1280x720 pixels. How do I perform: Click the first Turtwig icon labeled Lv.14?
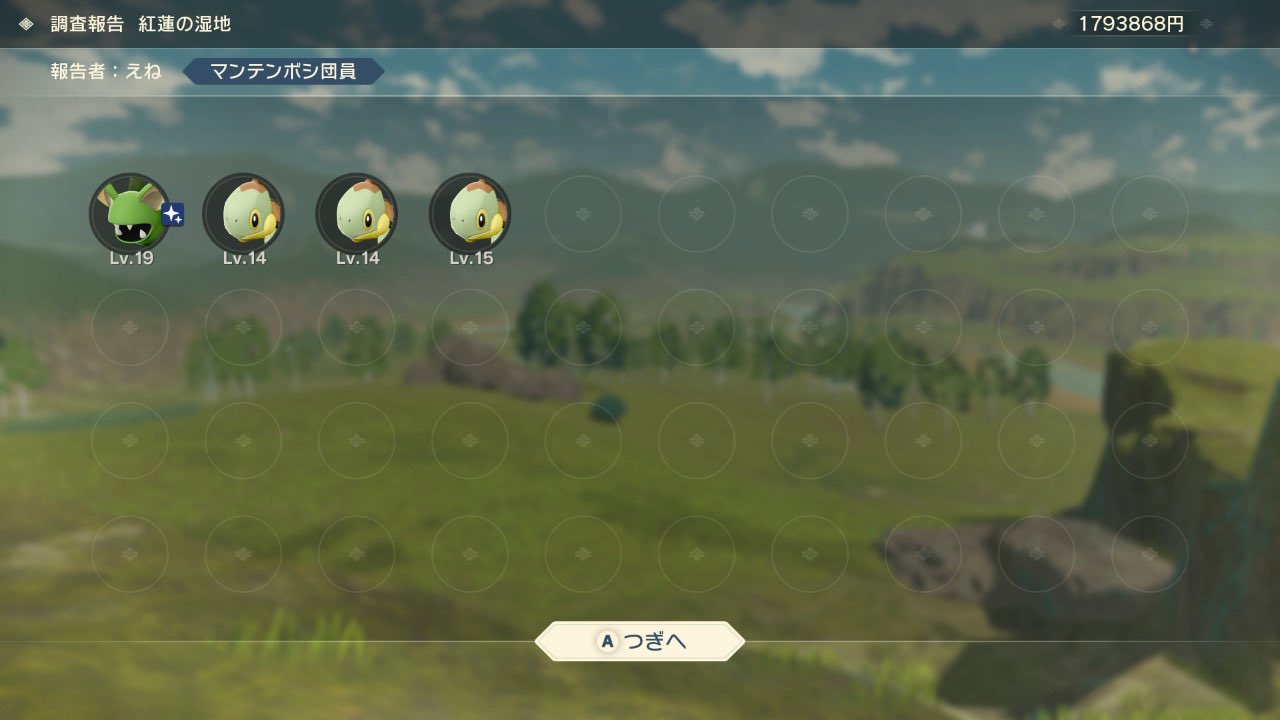(244, 213)
